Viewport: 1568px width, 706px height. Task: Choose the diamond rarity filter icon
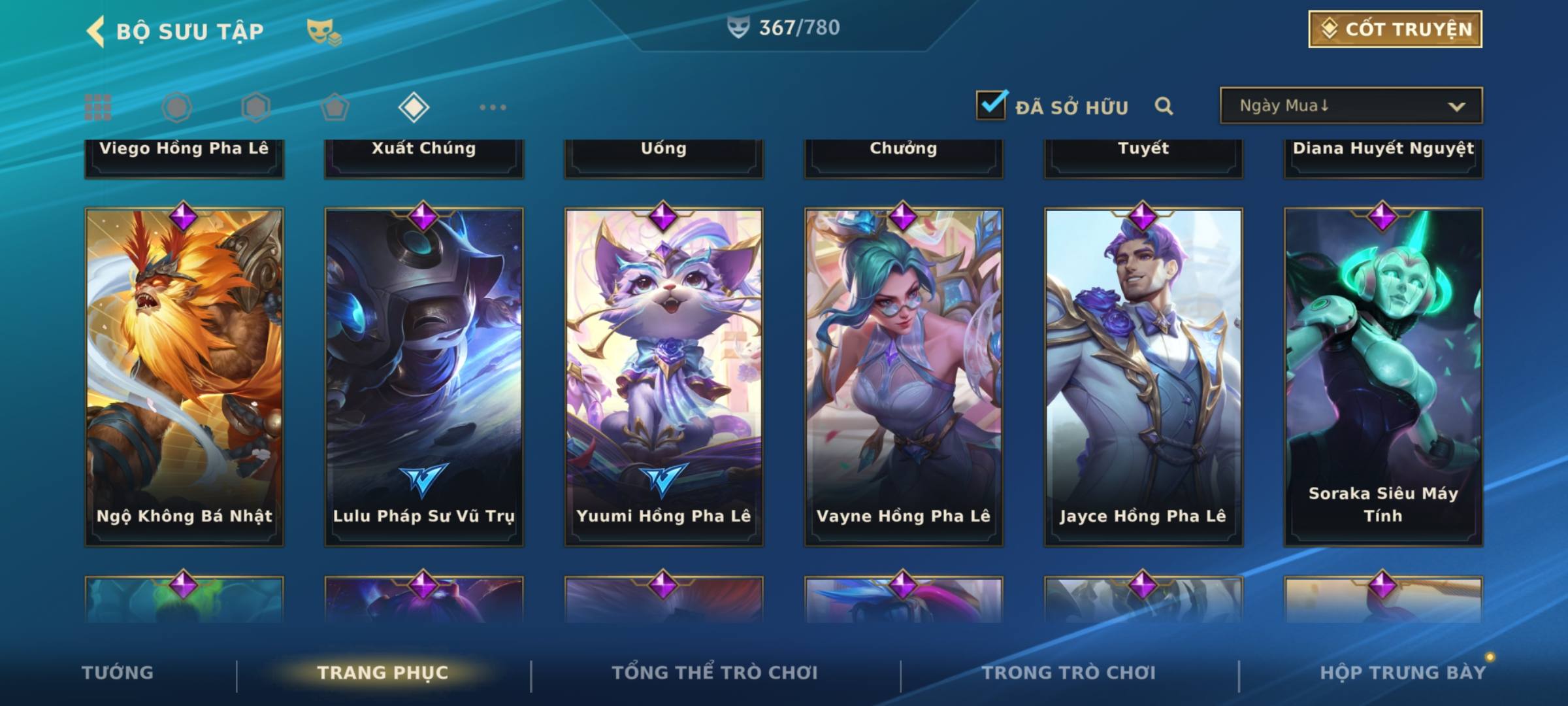pos(414,107)
